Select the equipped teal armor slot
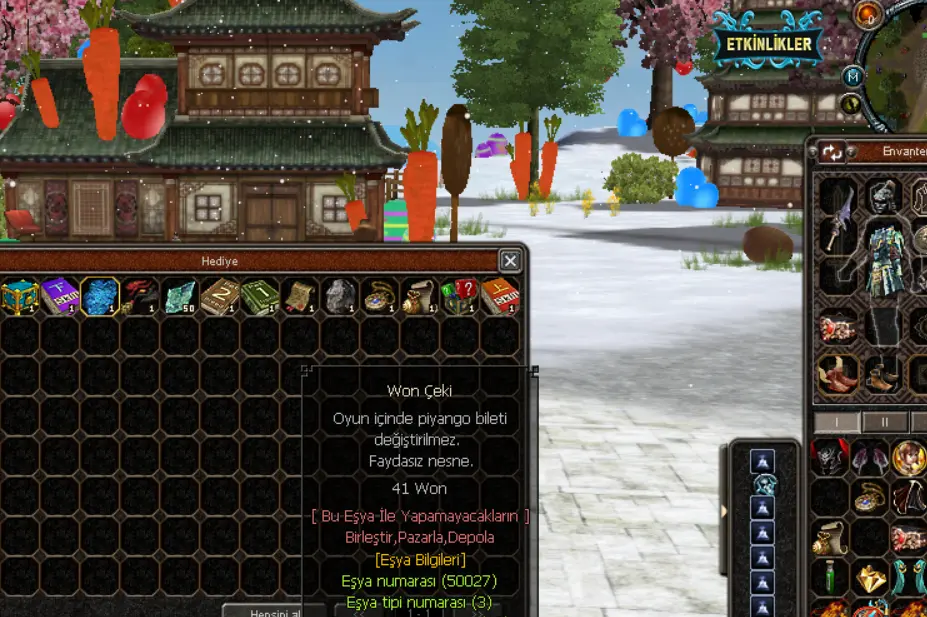Image resolution: width=927 pixels, height=617 pixels. click(x=884, y=260)
